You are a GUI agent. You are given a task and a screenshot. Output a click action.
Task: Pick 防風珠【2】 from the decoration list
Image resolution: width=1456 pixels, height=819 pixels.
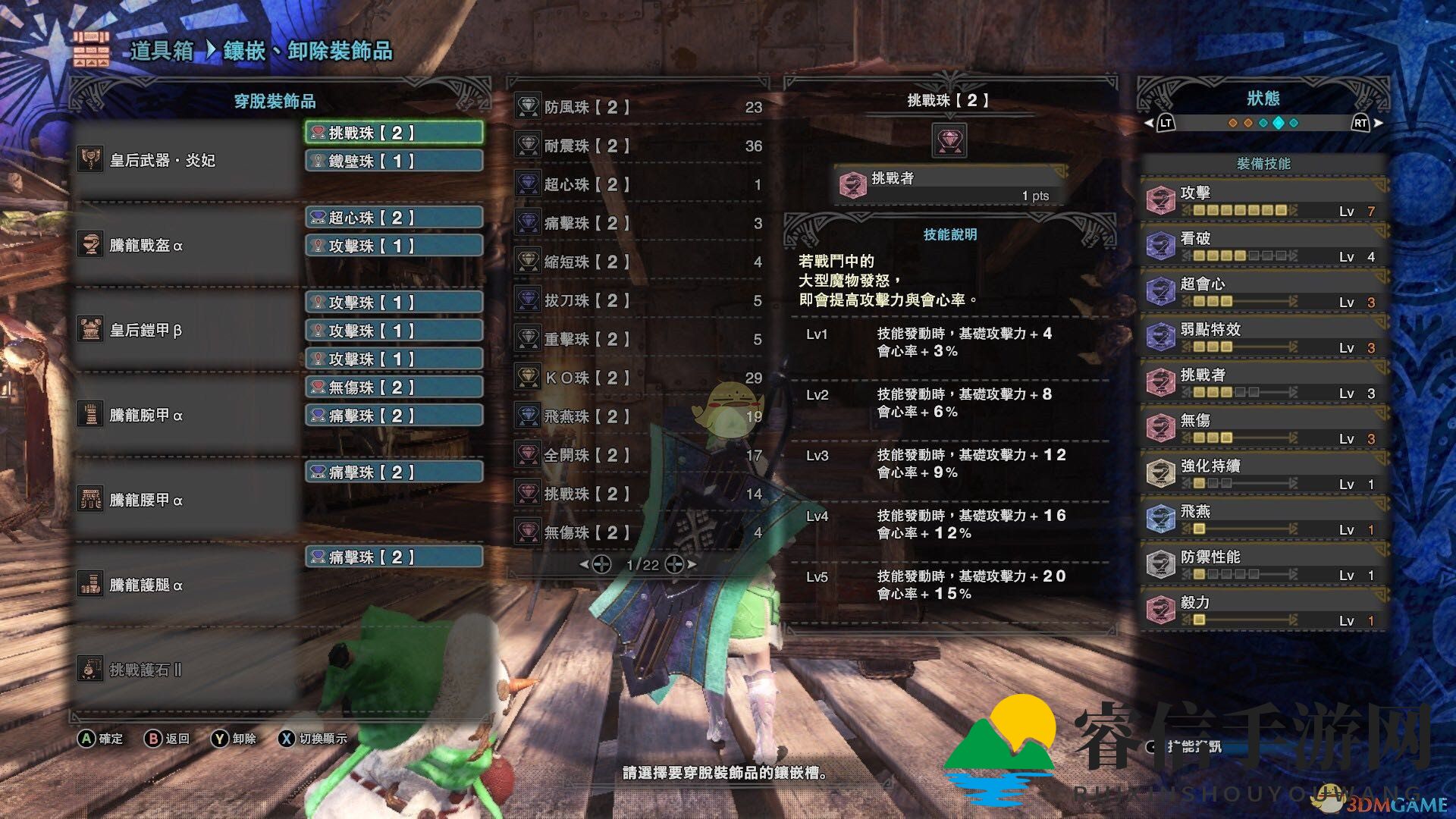[x=637, y=107]
